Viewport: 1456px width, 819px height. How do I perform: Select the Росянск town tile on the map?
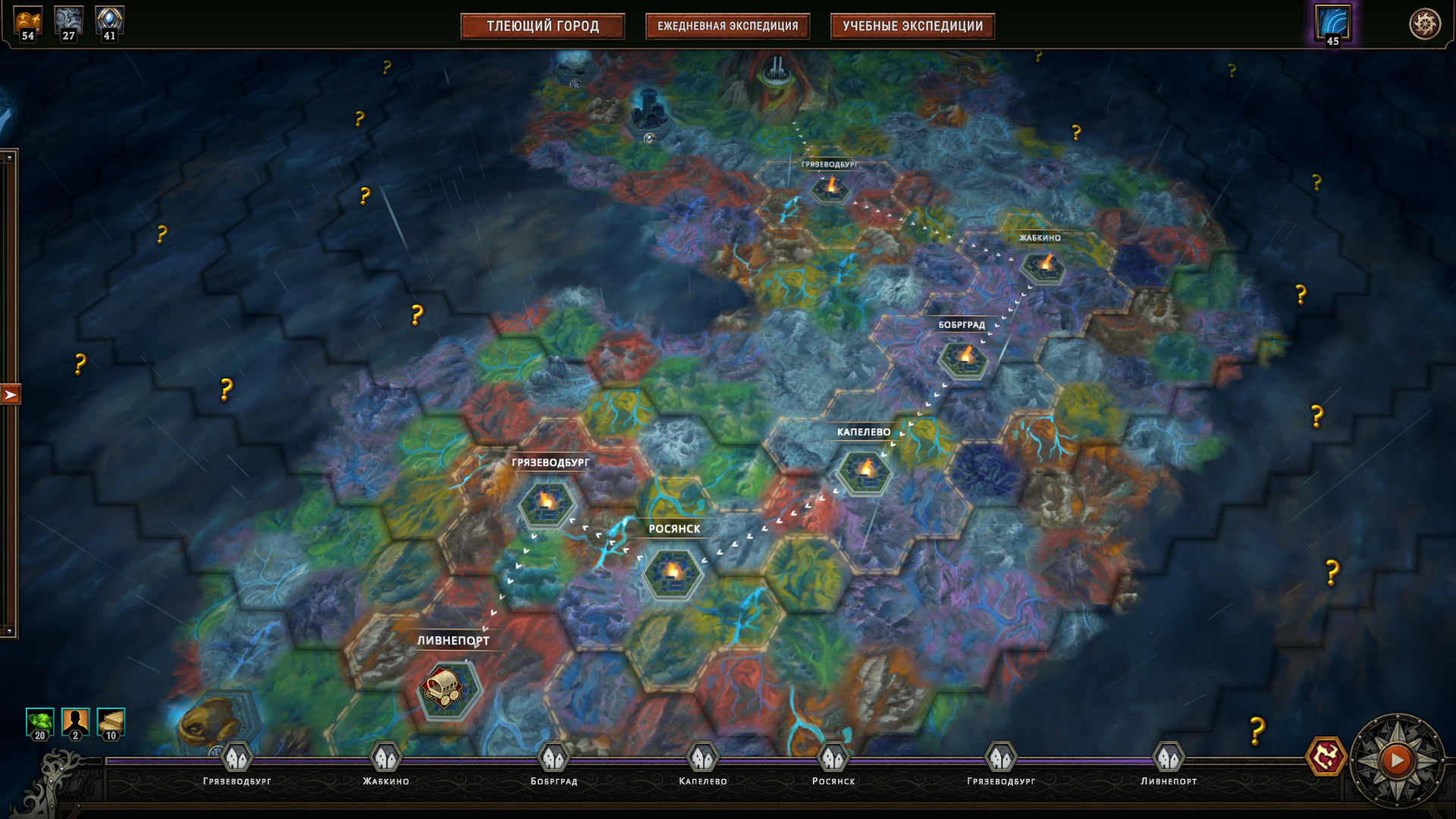(x=673, y=573)
